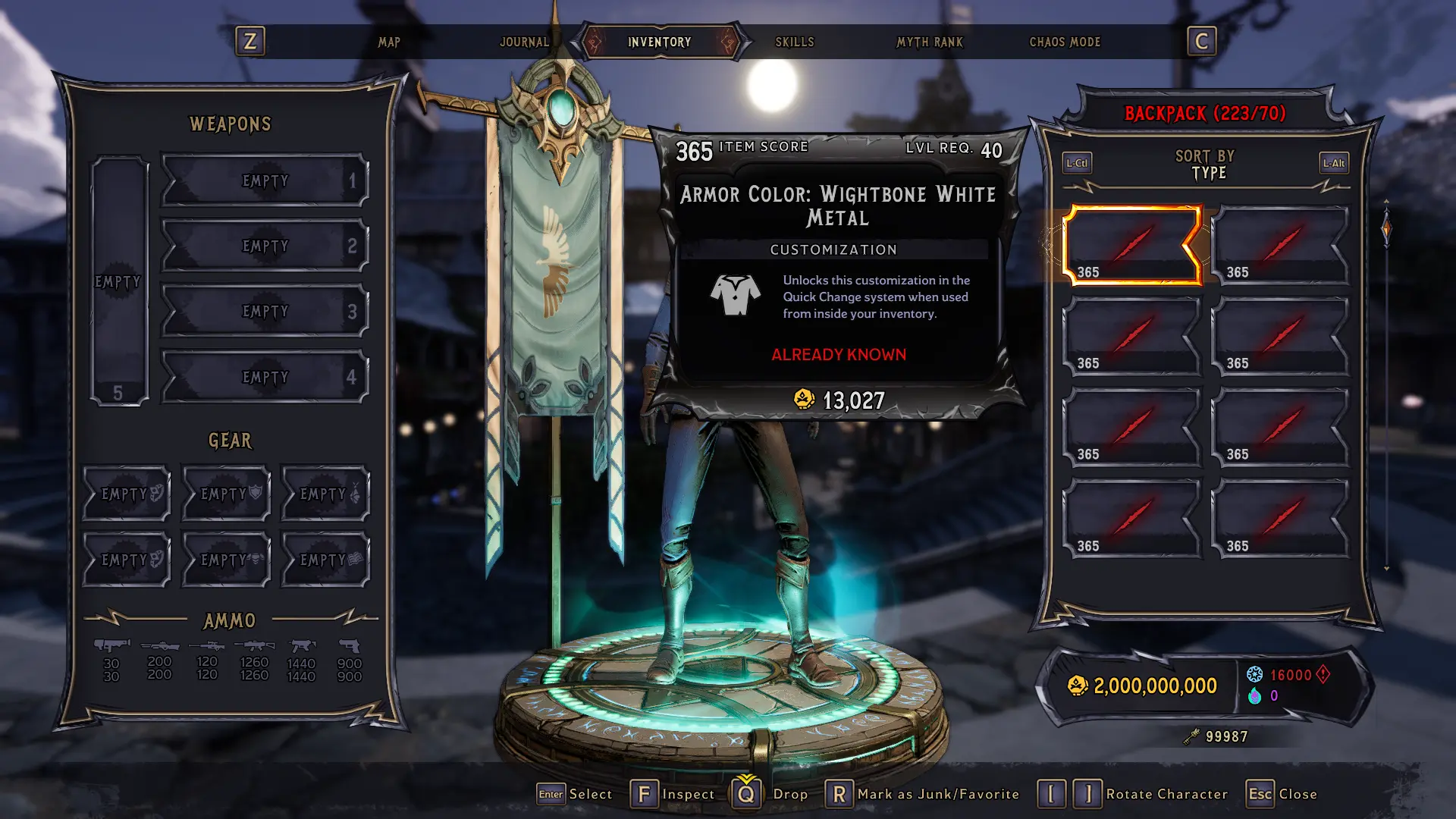Cycle sorting right using the L-Alt button

pos(1333,162)
